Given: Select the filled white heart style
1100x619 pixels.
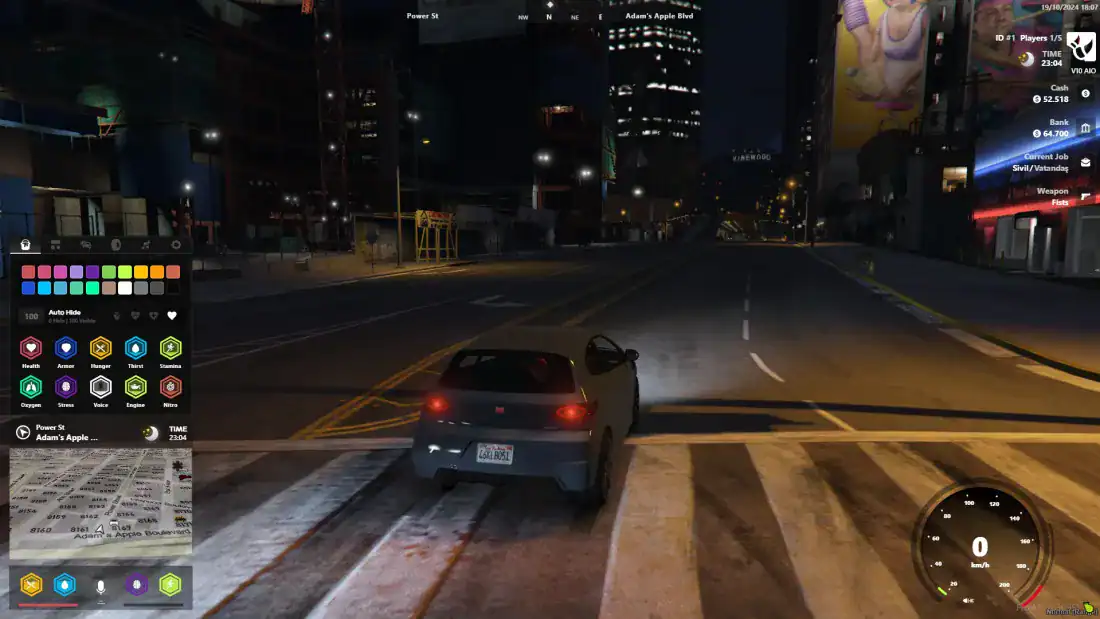Looking at the screenshot, I should tap(172, 316).
